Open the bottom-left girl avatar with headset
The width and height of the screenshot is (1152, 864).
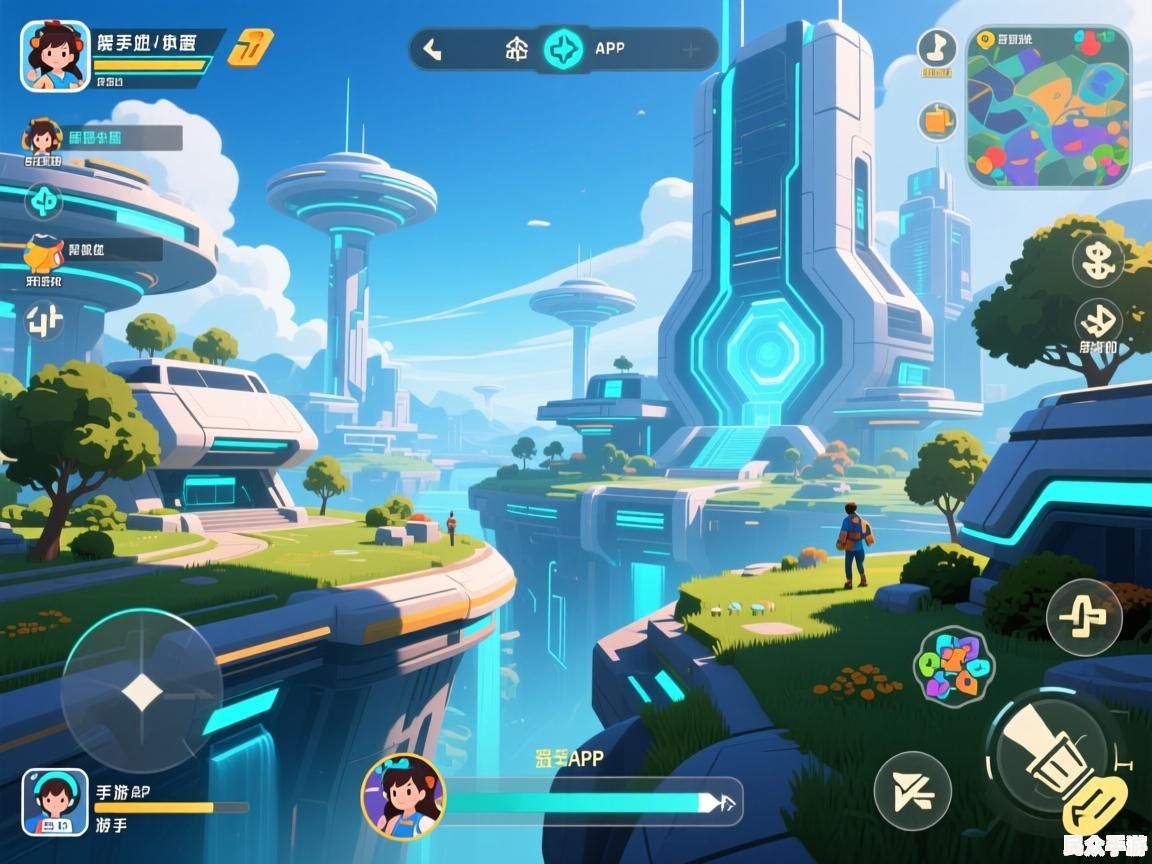click(55, 802)
